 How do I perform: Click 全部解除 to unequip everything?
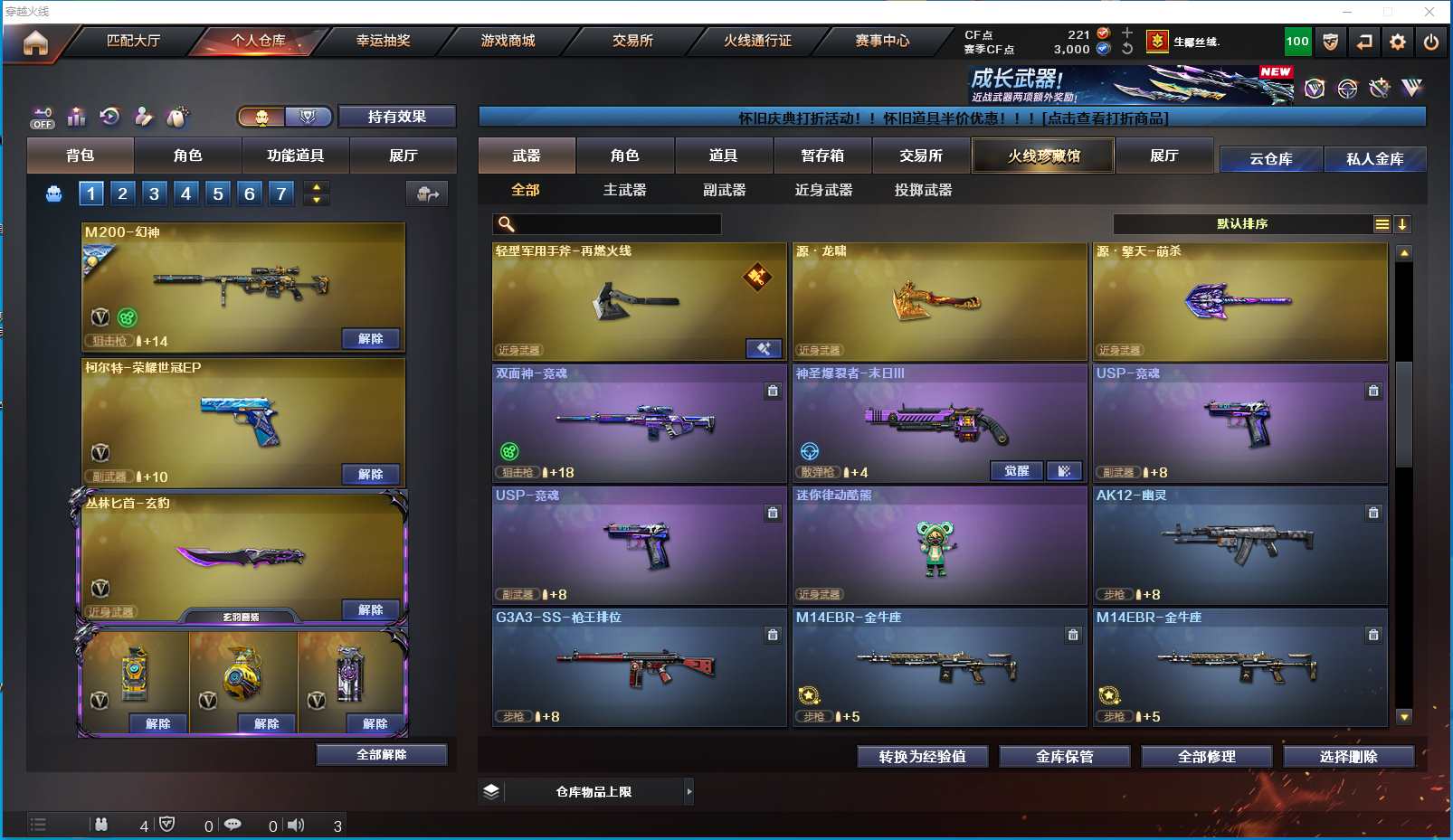pyautogui.click(x=381, y=755)
